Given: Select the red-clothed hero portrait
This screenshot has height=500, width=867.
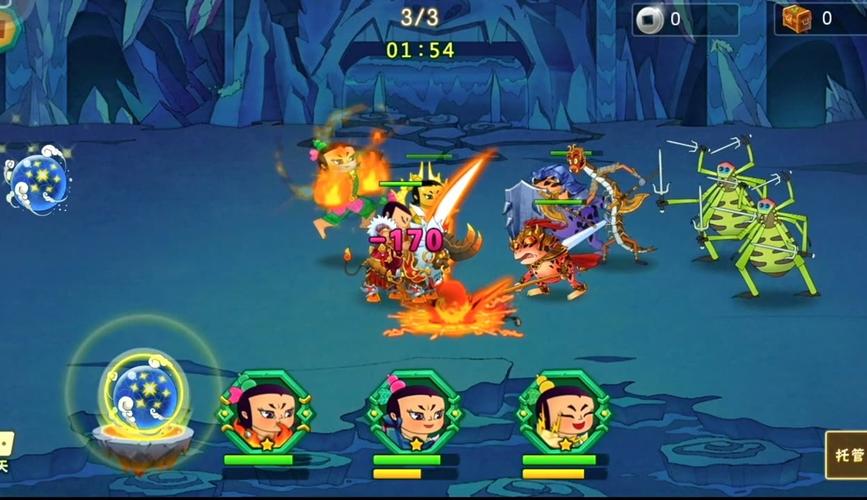Looking at the screenshot, I should pyautogui.click(x=266, y=410).
